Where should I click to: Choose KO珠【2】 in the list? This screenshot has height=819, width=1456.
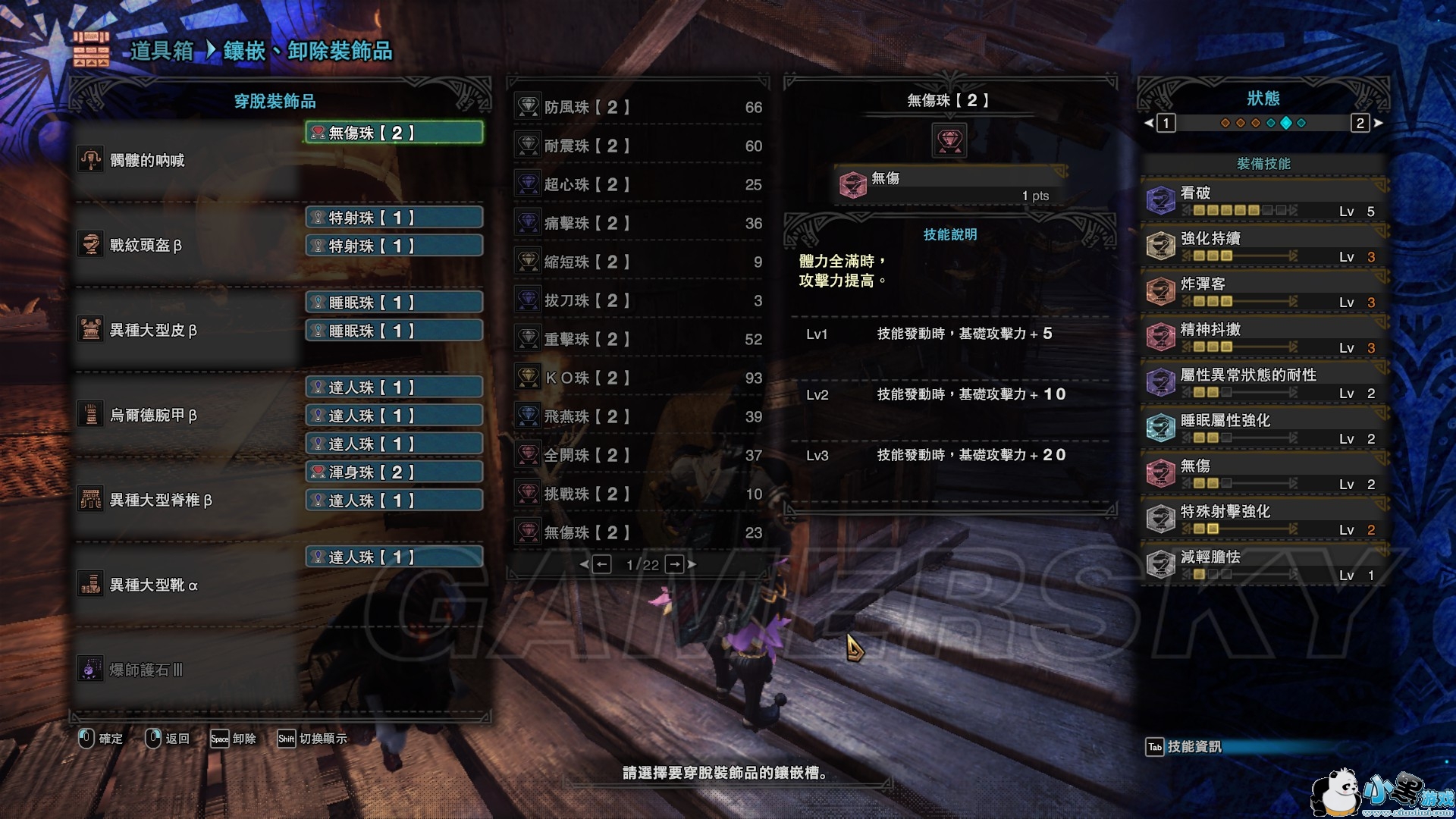click(x=639, y=378)
